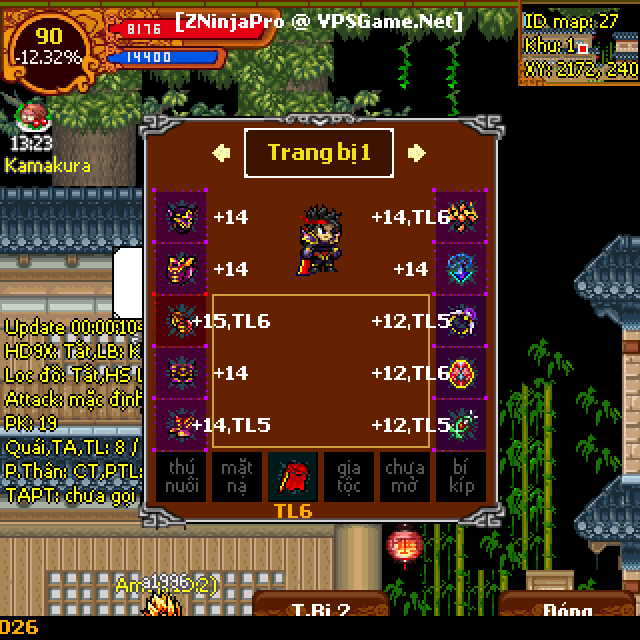Go to the next equipment page arrow
Viewport: 640px width, 640px height.
(417, 153)
